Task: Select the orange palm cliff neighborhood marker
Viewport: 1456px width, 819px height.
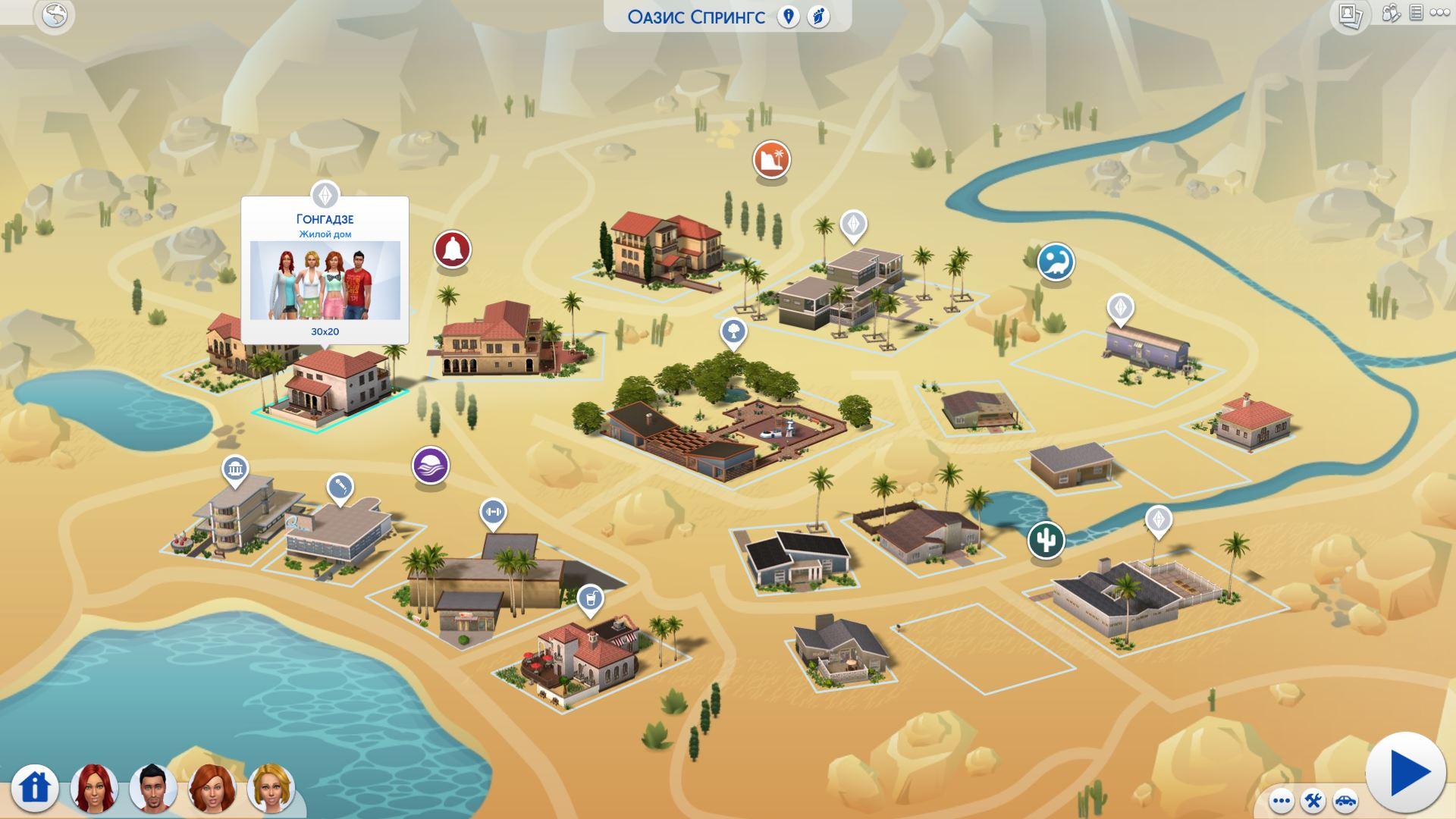Action: [x=771, y=160]
